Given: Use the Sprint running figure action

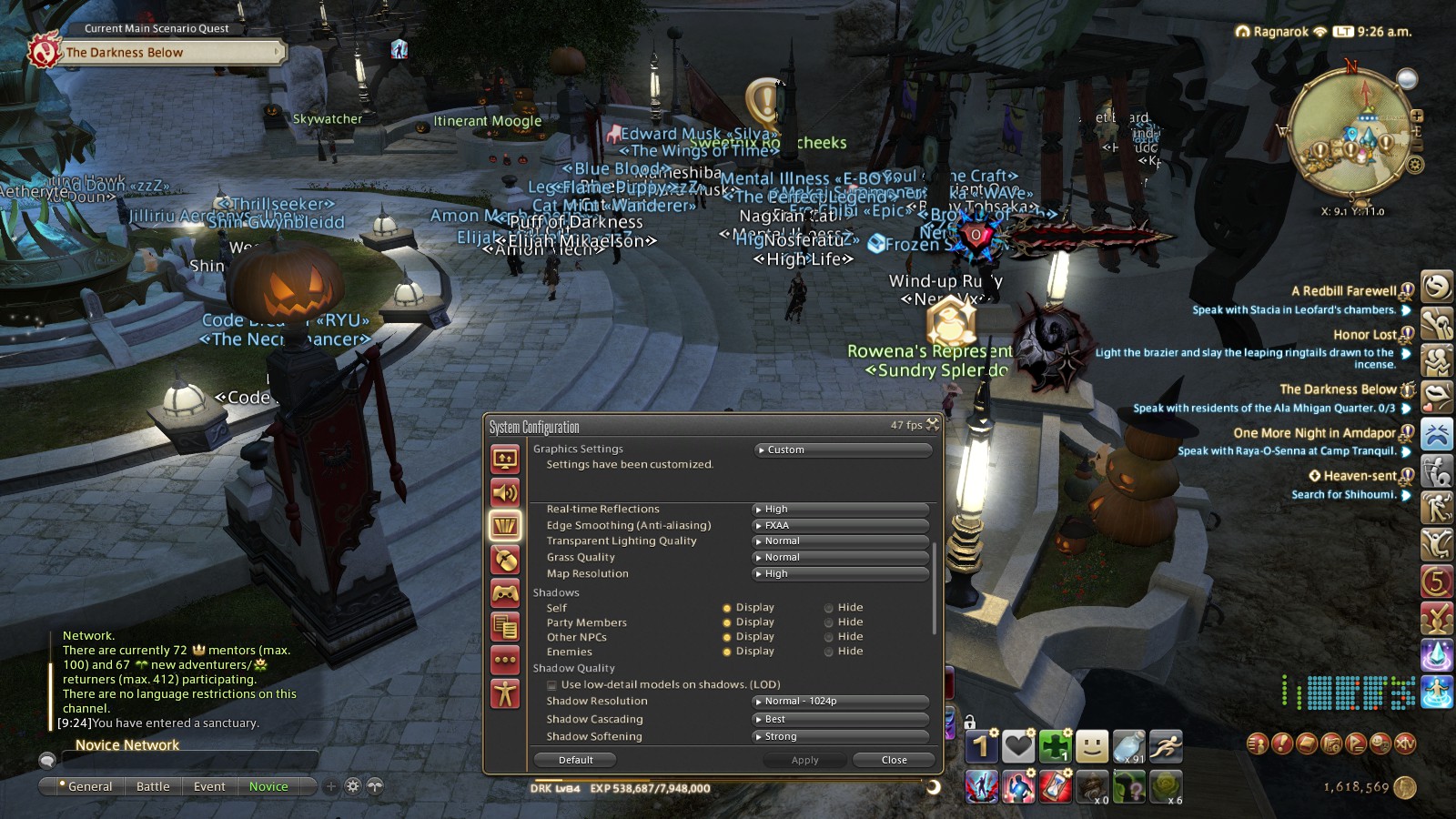Looking at the screenshot, I should (1165, 747).
